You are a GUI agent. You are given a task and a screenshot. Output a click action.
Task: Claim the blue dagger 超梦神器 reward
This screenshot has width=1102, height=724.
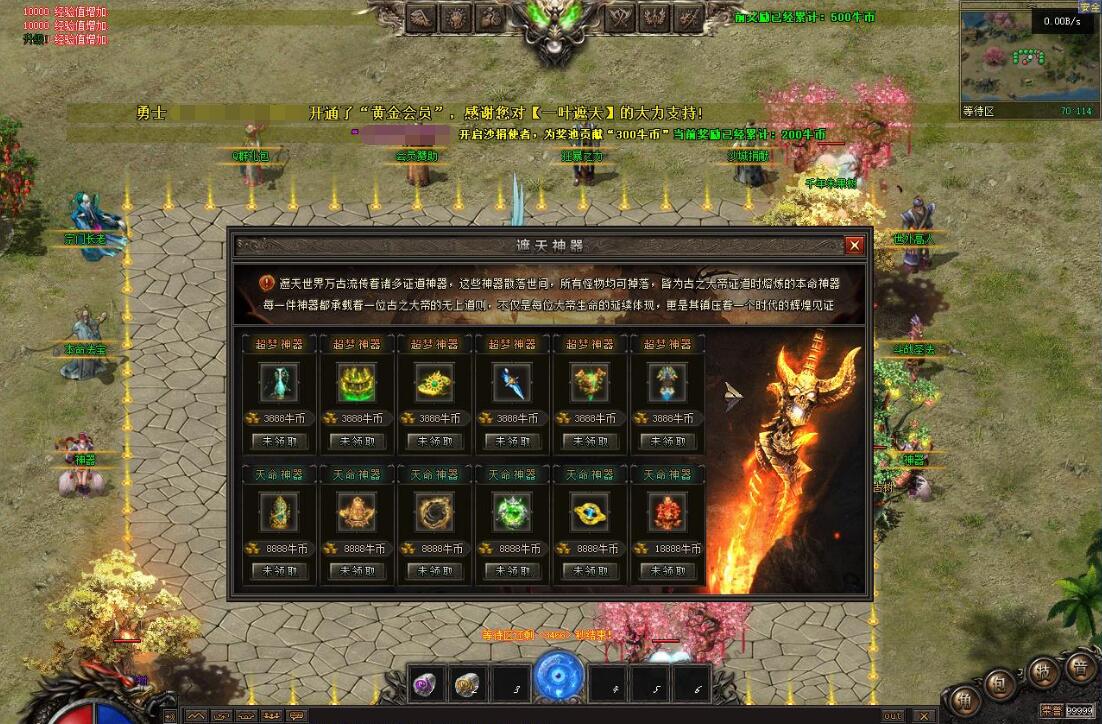[x=513, y=441]
